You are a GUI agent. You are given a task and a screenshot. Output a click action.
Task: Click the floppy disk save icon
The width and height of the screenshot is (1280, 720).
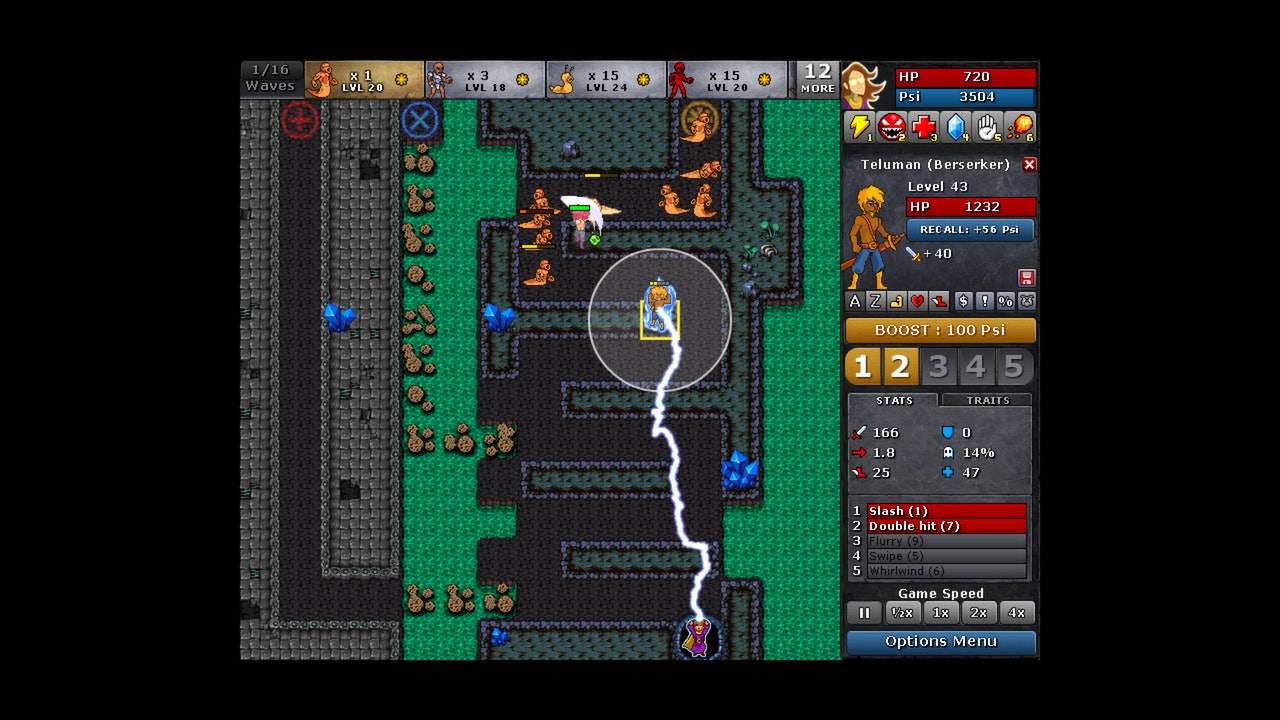[x=1028, y=277]
